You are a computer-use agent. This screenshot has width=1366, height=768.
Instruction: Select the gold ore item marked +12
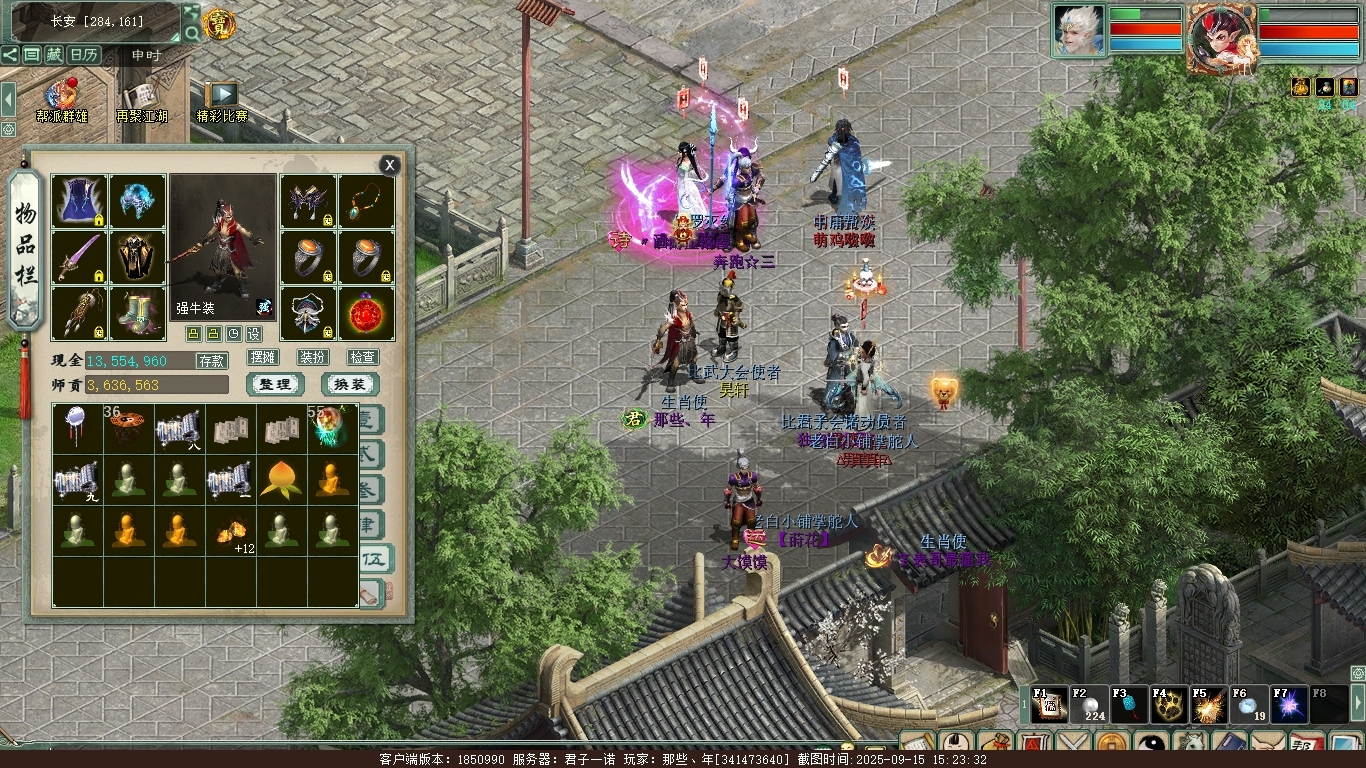(231, 532)
